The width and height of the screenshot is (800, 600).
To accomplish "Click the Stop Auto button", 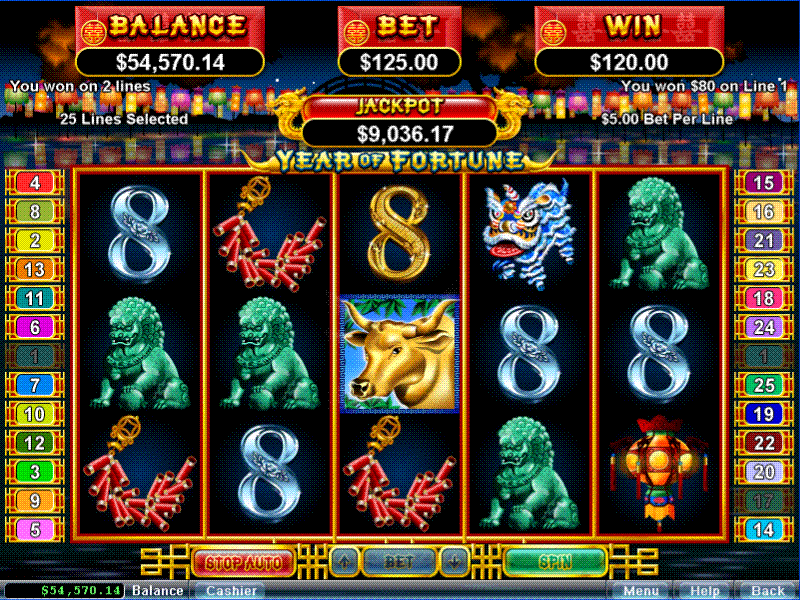I will pos(243,561).
